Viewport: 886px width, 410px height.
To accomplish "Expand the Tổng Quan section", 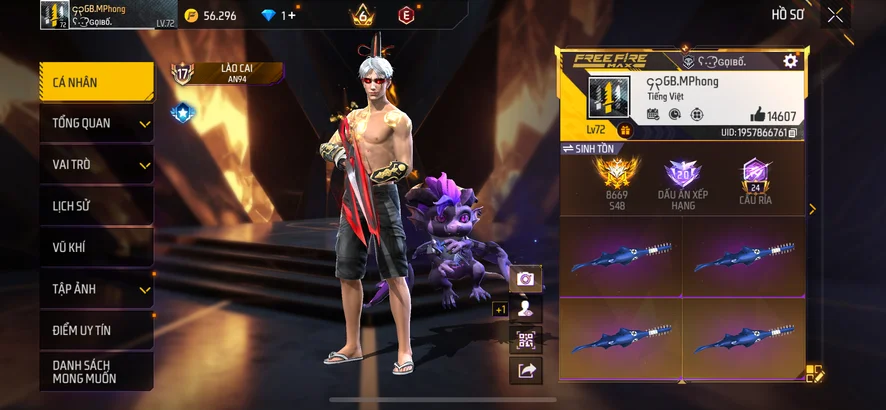I will 96,123.
